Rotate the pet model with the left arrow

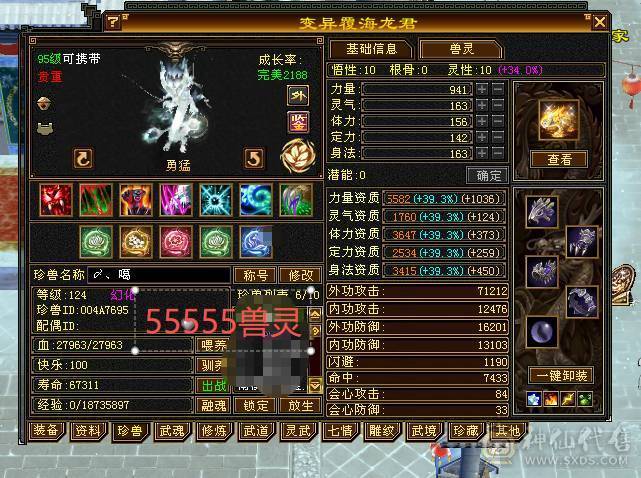(x=83, y=158)
